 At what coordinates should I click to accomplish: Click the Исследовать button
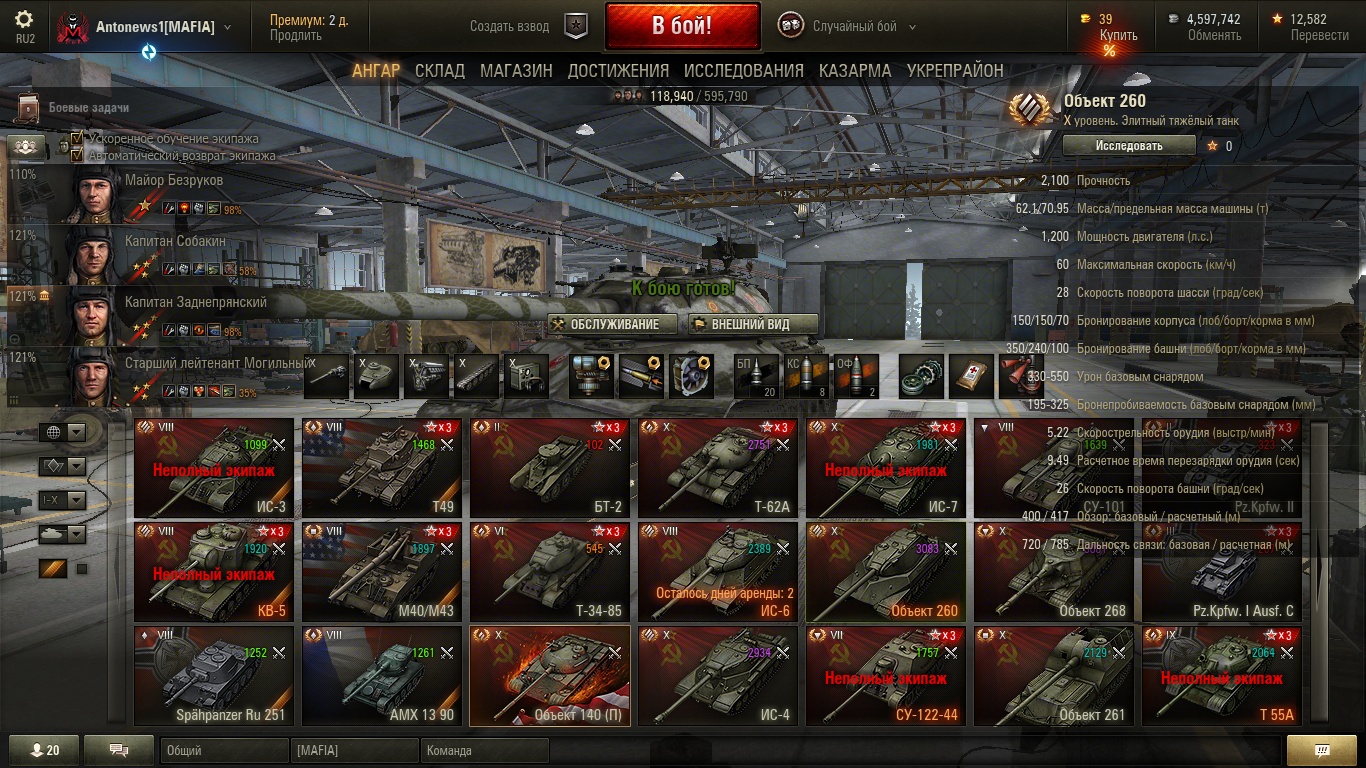(x=1129, y=145)
